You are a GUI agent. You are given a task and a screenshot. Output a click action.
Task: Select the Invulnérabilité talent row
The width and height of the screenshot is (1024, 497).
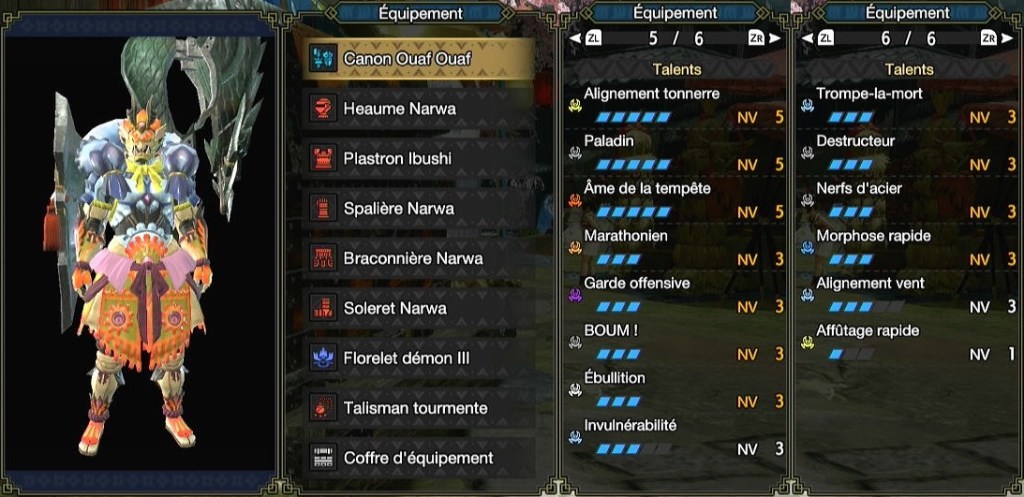(676, 437)
